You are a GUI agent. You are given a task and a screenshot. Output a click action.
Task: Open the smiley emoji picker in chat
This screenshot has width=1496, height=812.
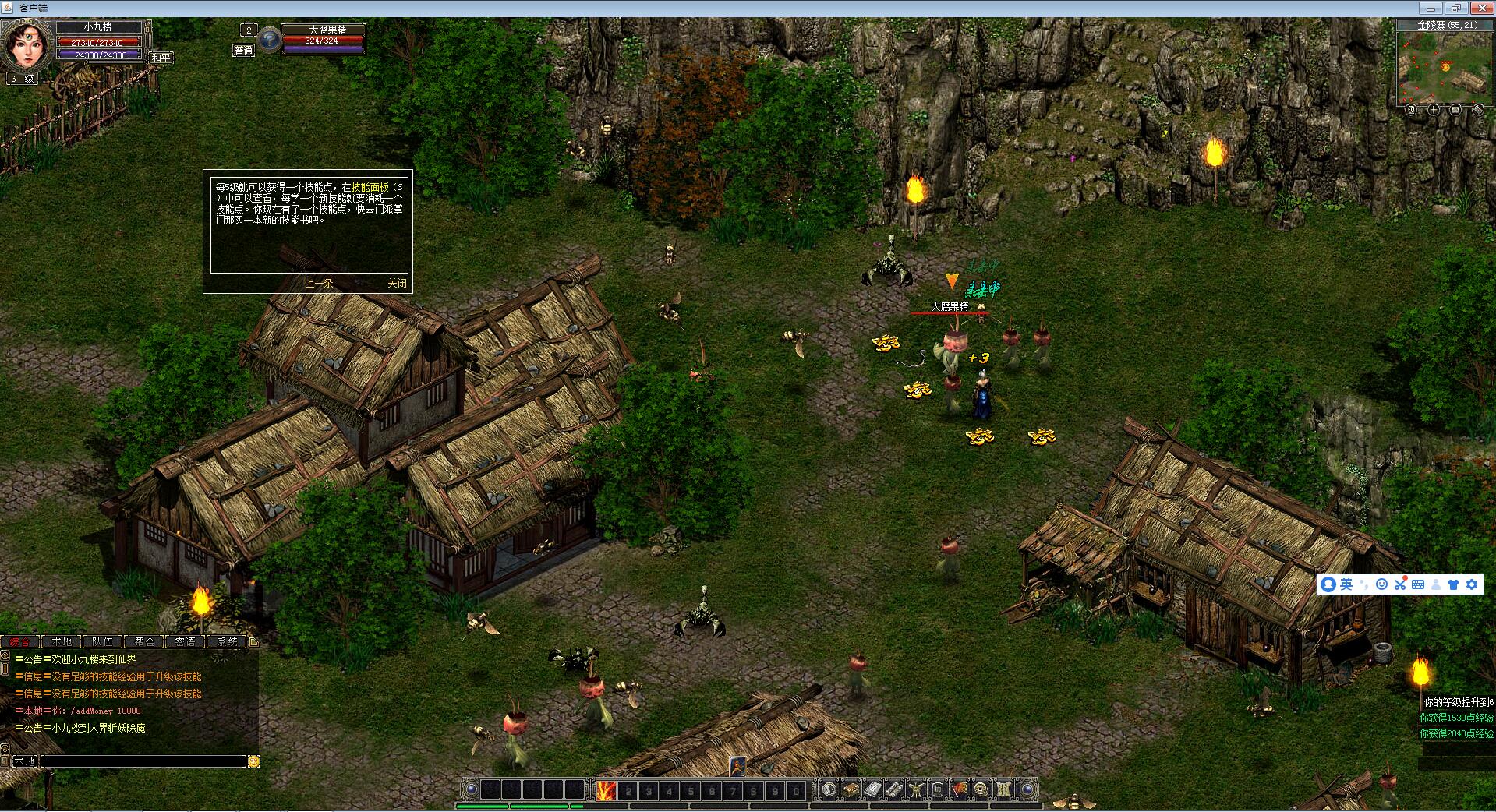(253, 761)
